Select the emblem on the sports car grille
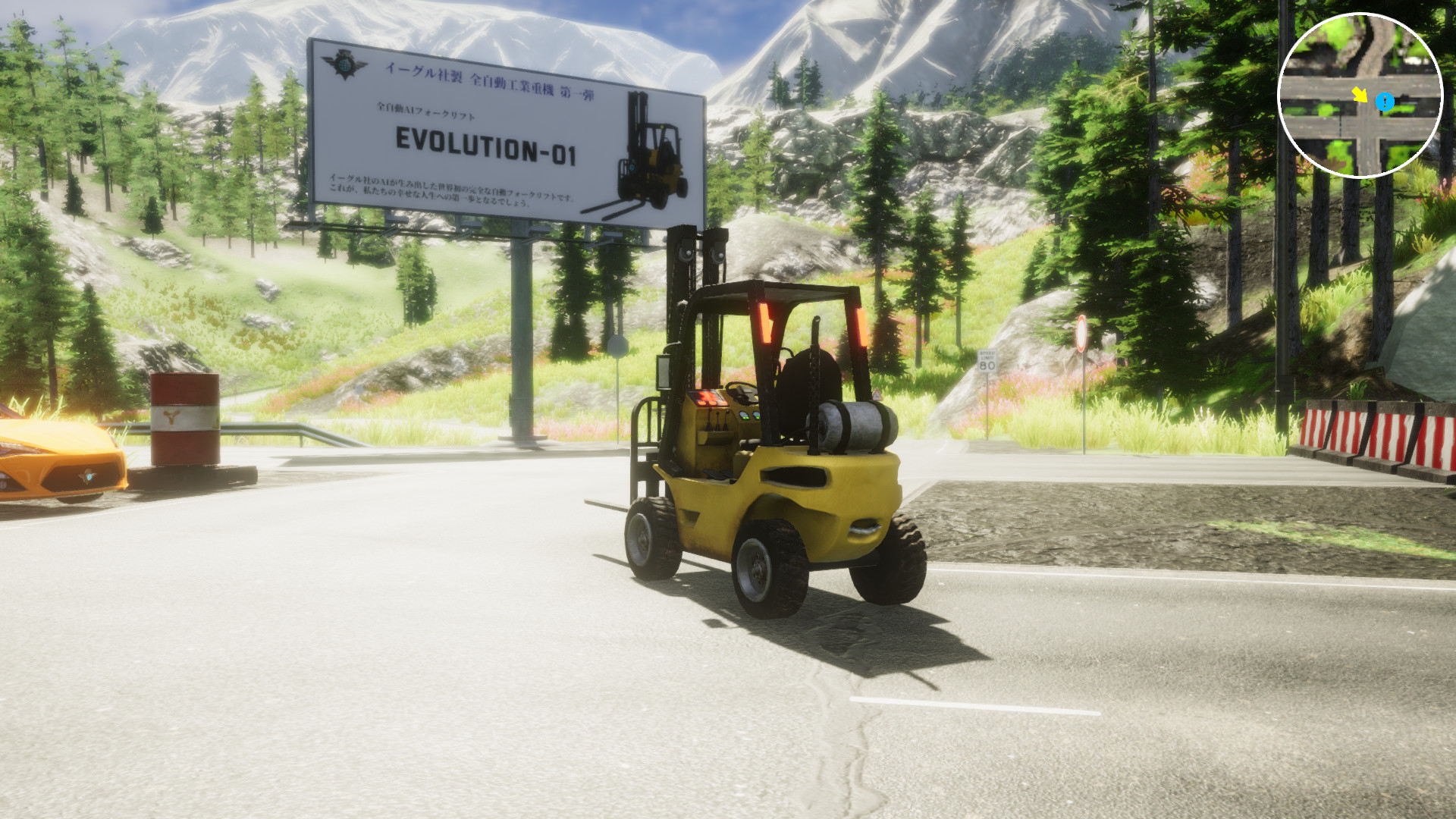The width and height of the screenshot is (1456, 819). click(87, 475)
